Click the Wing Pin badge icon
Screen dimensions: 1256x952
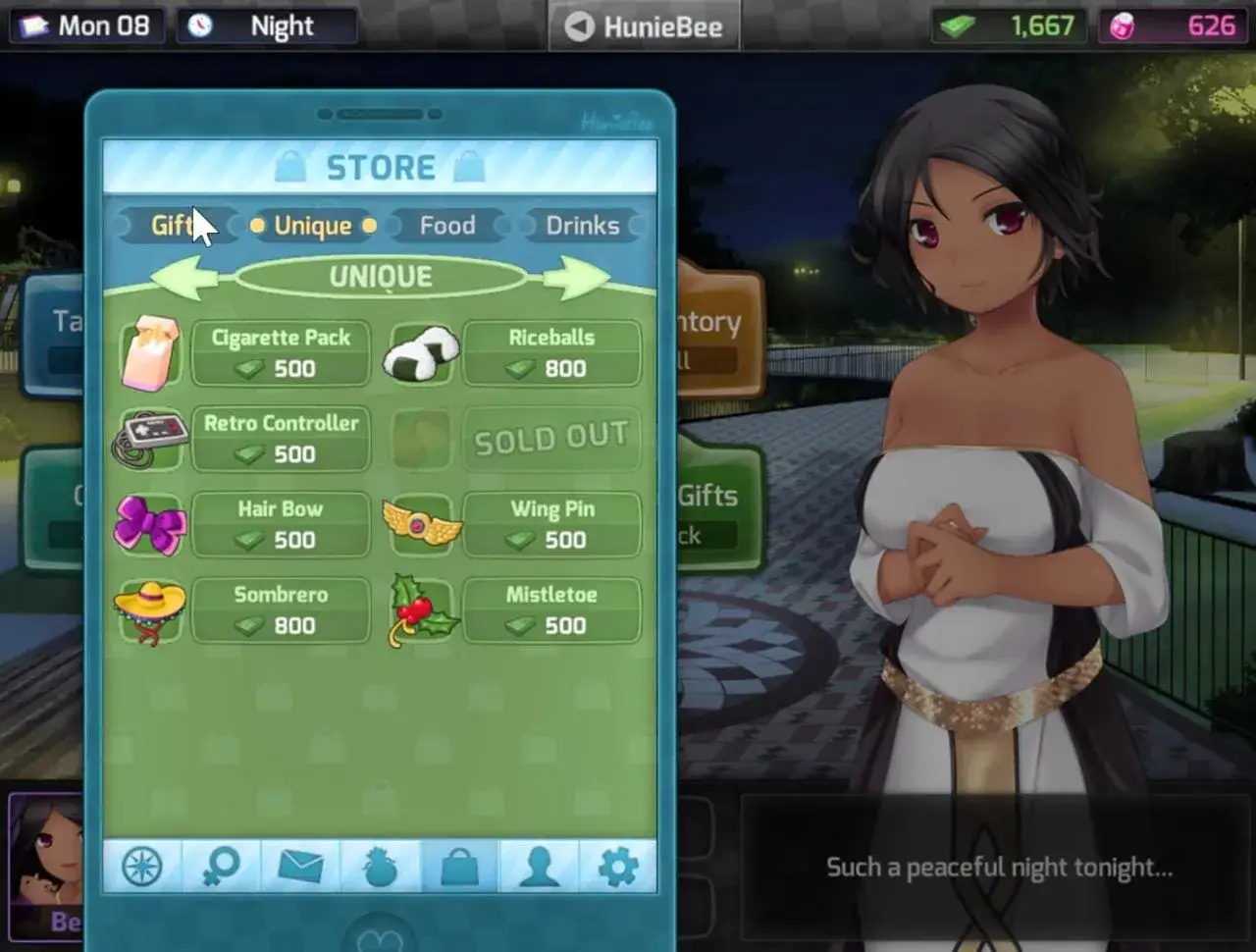421,524
